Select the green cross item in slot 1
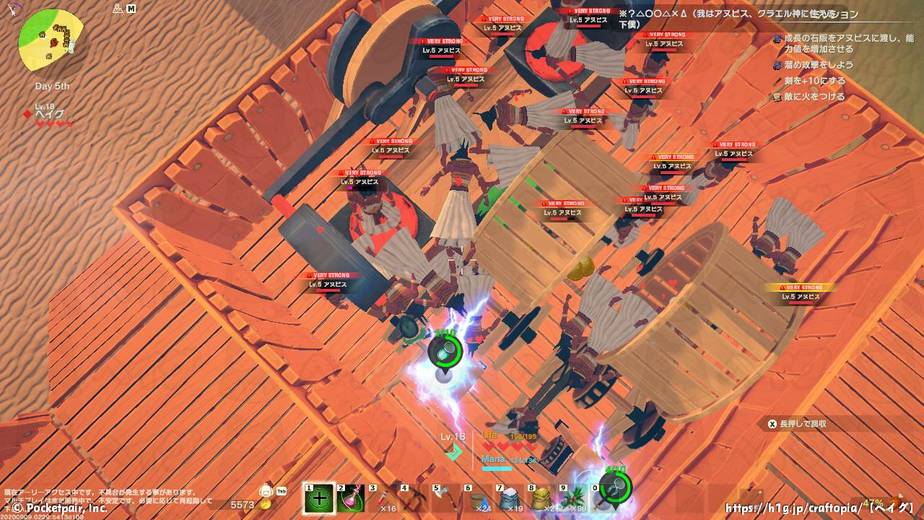 coord(319,498)
